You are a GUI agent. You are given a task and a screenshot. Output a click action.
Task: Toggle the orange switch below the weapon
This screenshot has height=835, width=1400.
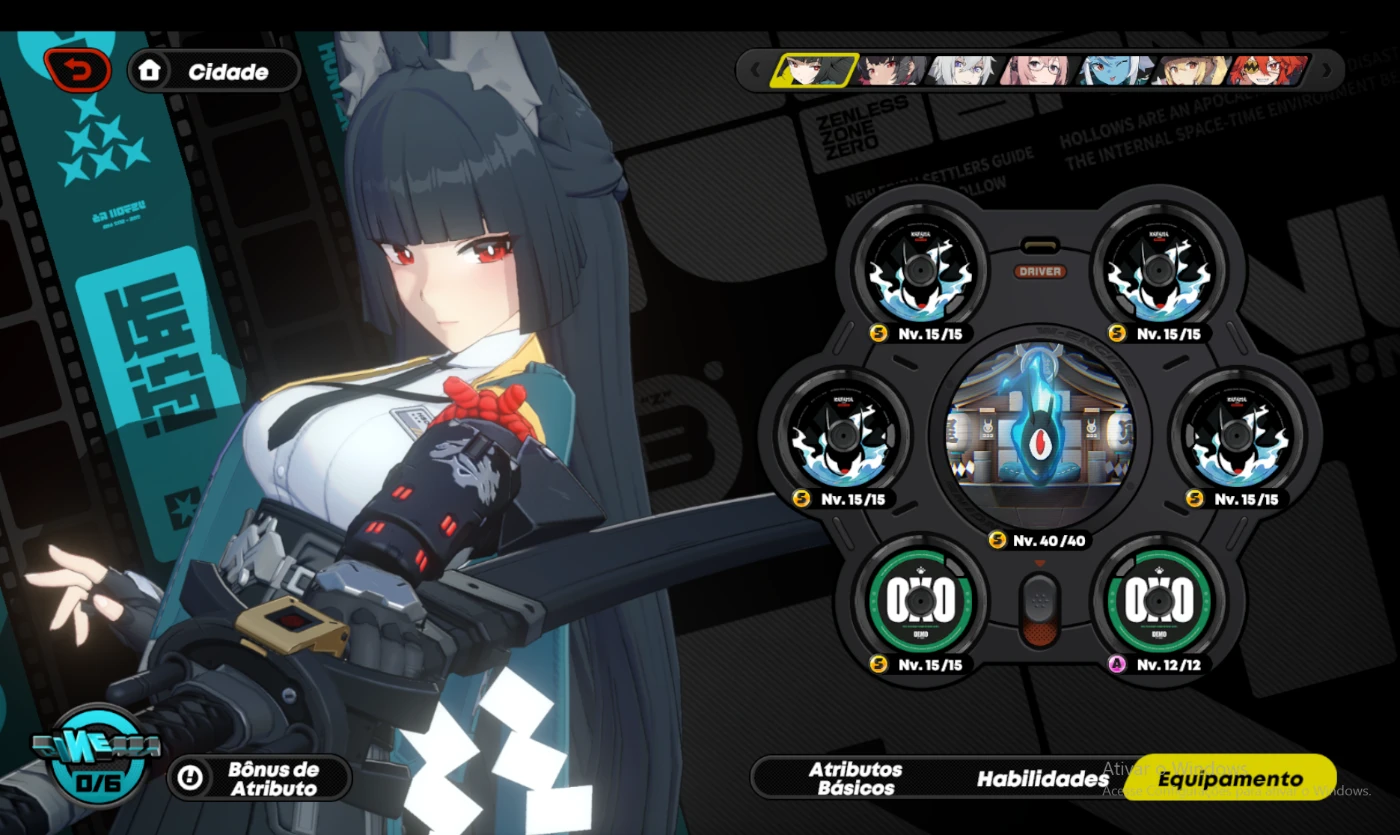[x=1040, y=610]
